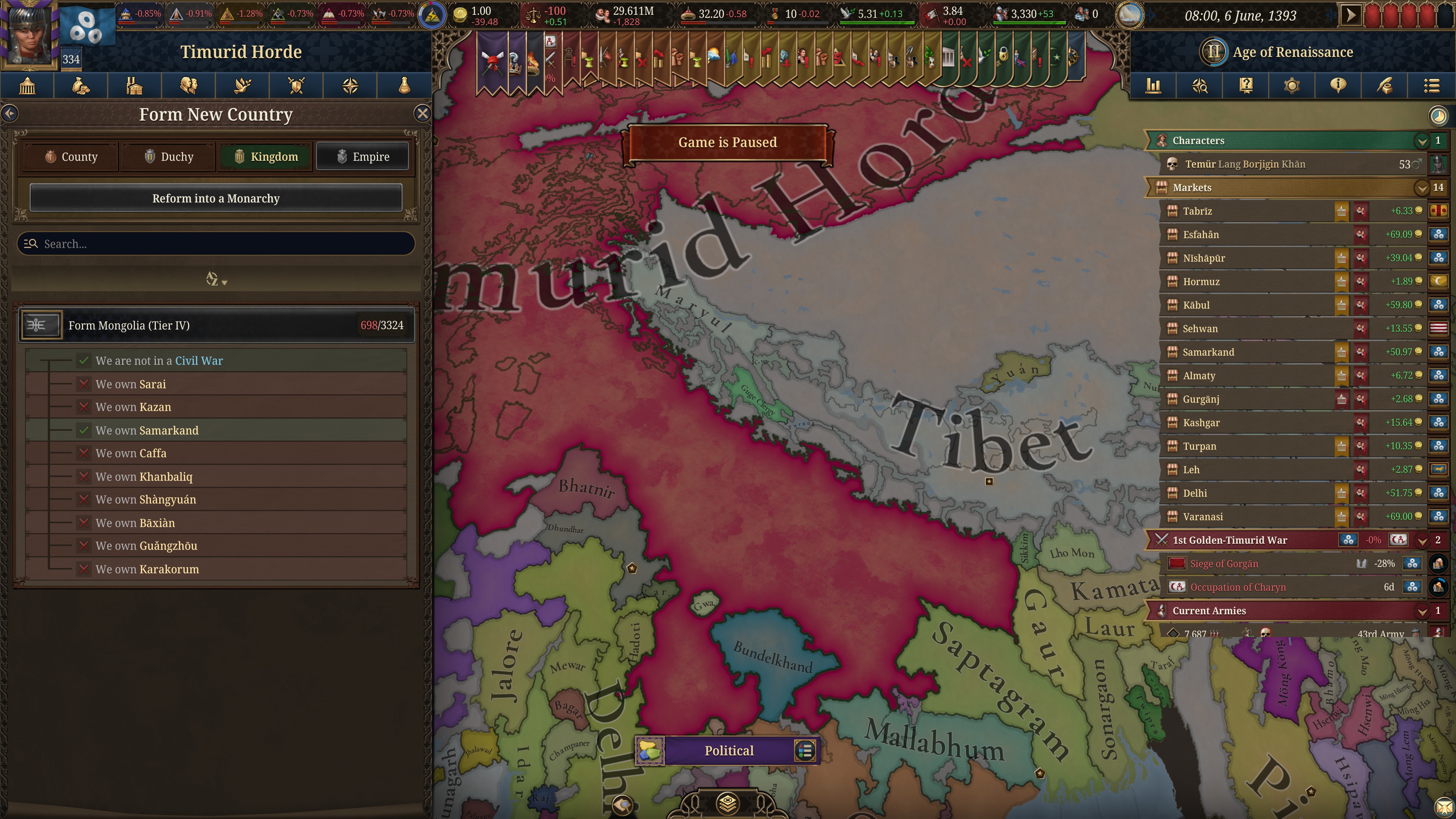Open the Military panel with shield and swords icon
The width and height of the screenshot is (1456, 819).
coord(296,85)
